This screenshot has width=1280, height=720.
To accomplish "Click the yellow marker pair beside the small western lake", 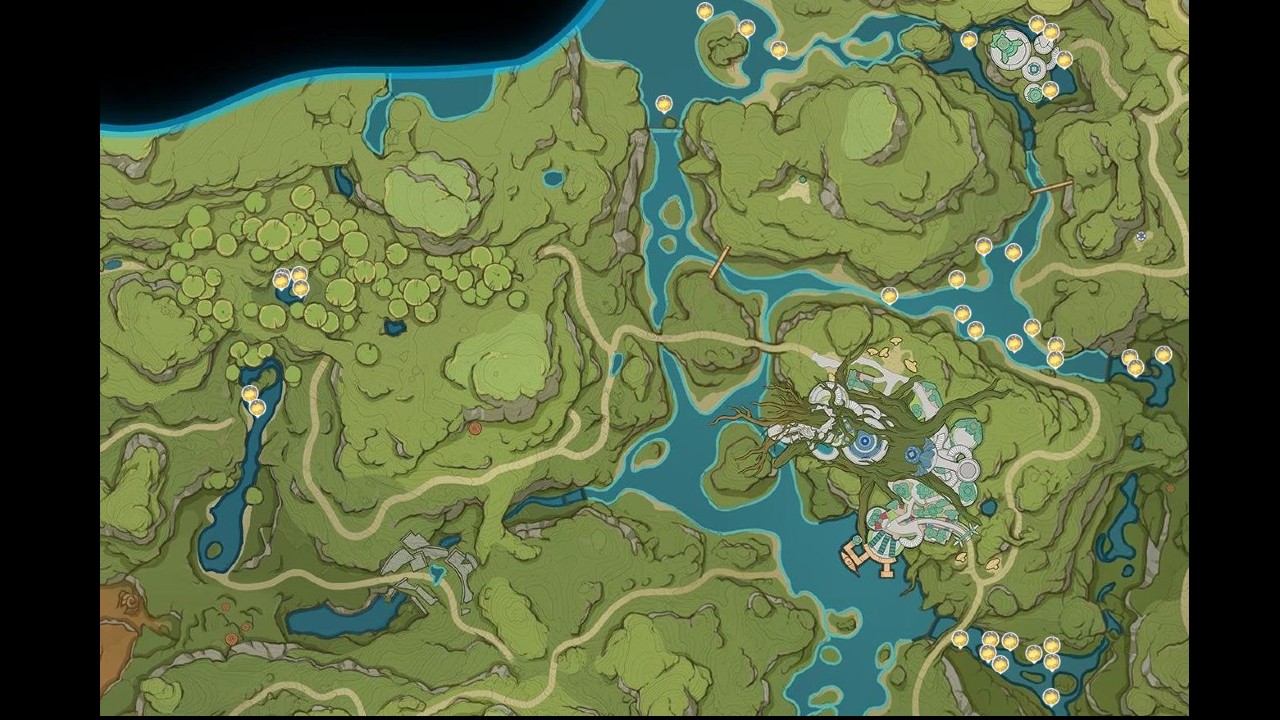I will click(253, 400).
